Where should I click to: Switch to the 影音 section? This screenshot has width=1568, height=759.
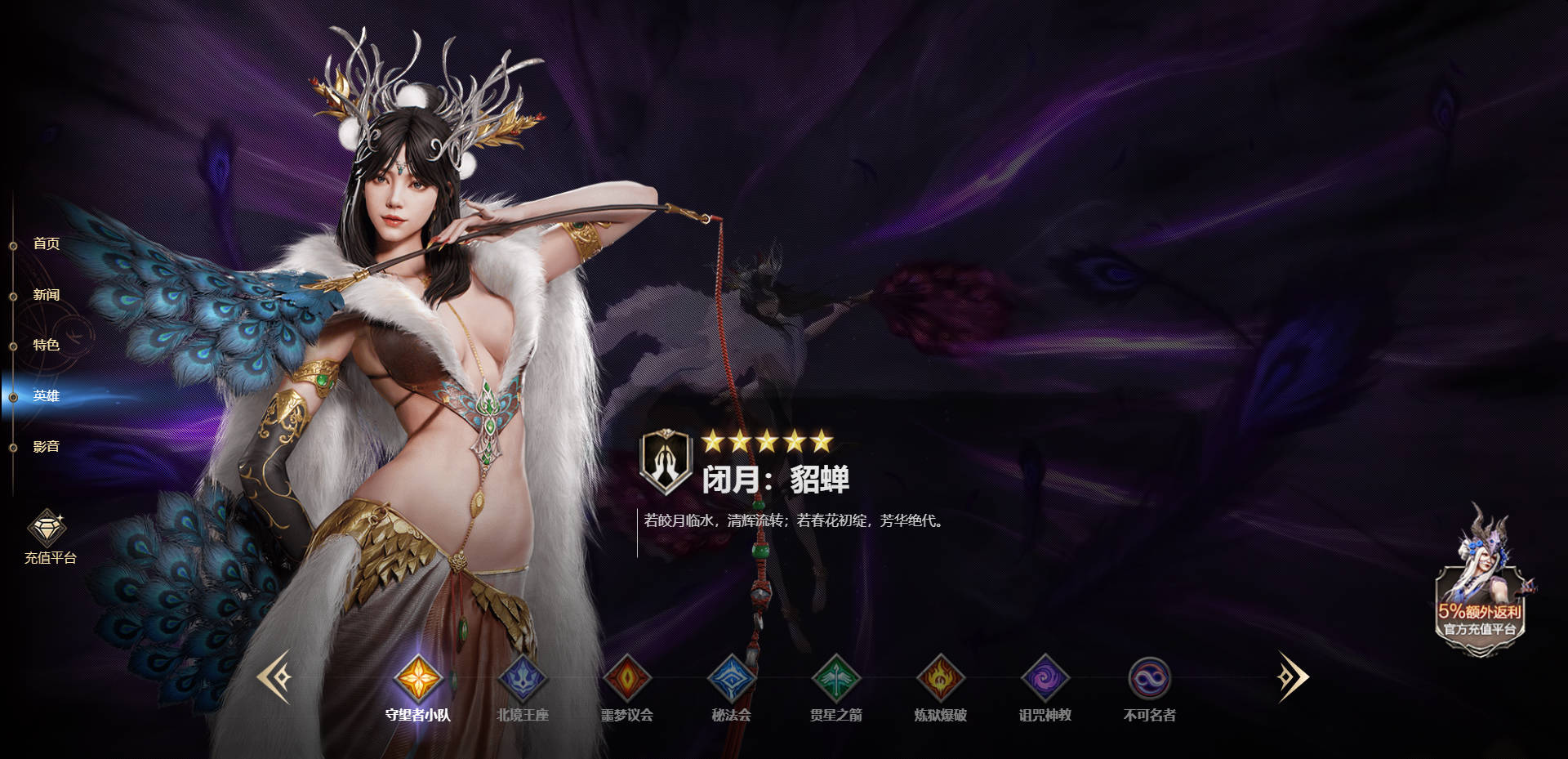pyautogui.click(x=45, y=447)
